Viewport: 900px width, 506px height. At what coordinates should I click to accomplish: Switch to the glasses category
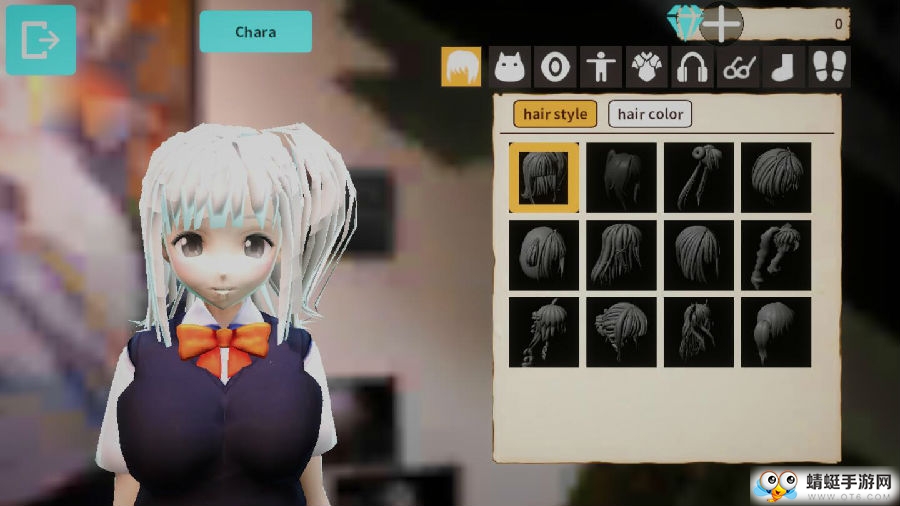(x=738, y=67)
